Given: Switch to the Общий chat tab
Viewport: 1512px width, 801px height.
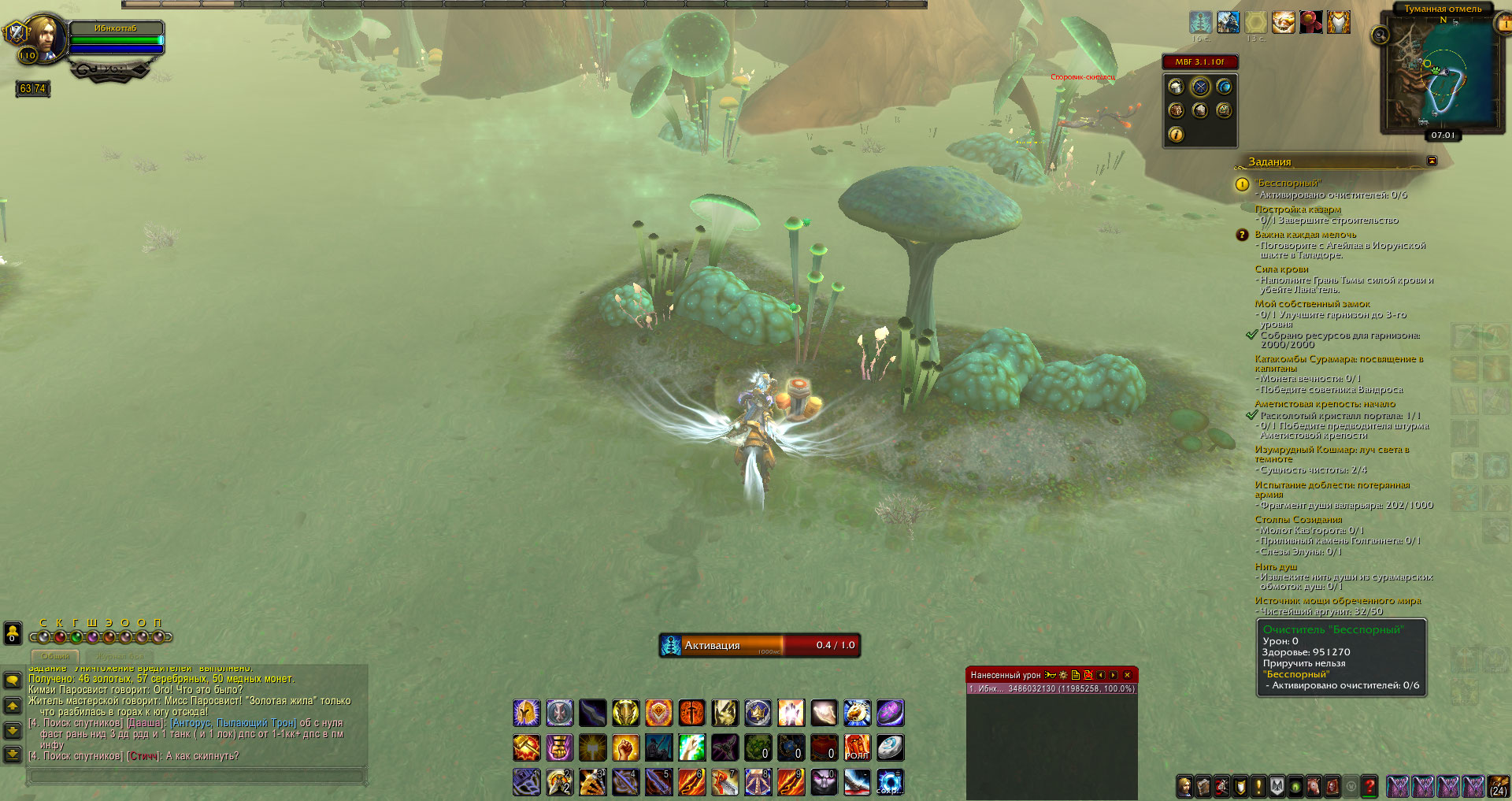Looking at the screenshot, I should (55, 655).
